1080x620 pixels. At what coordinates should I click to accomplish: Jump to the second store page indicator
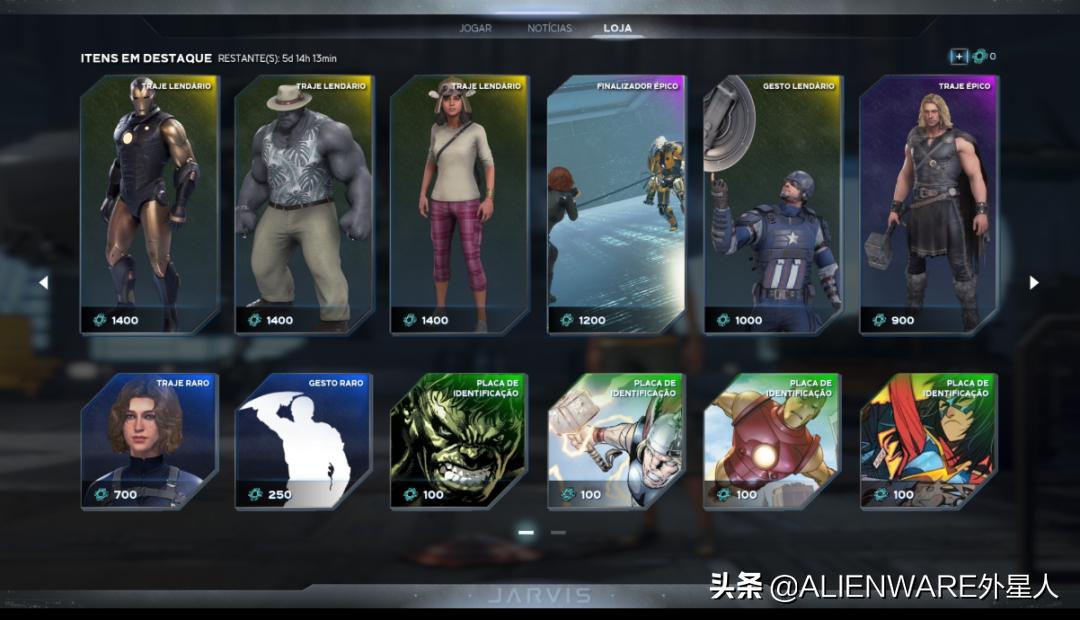point(558,533)
